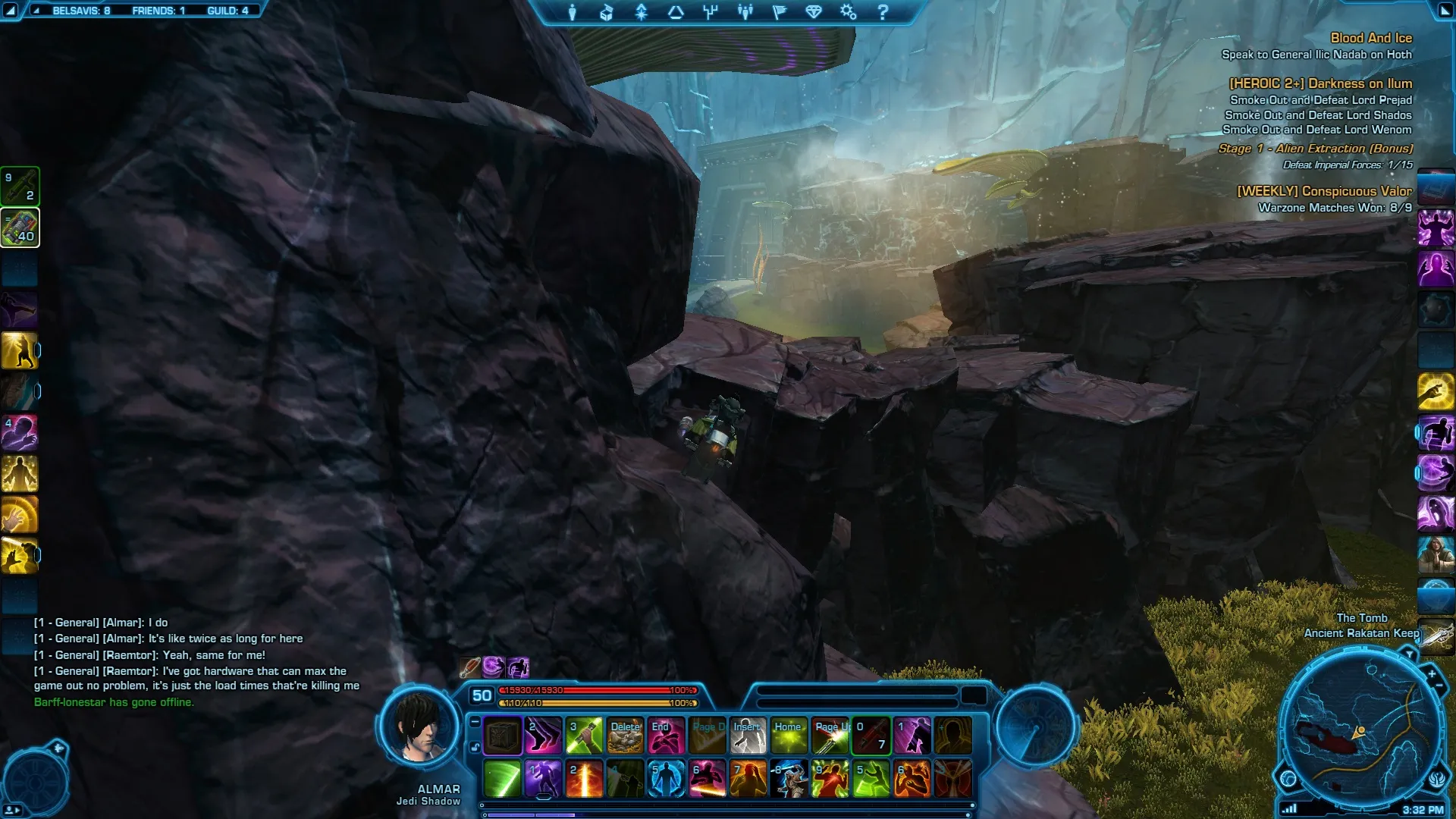The width and height of the screenshot is (1456, 819).
Task: Open the social three-people icon
Action: click(745, 12)
